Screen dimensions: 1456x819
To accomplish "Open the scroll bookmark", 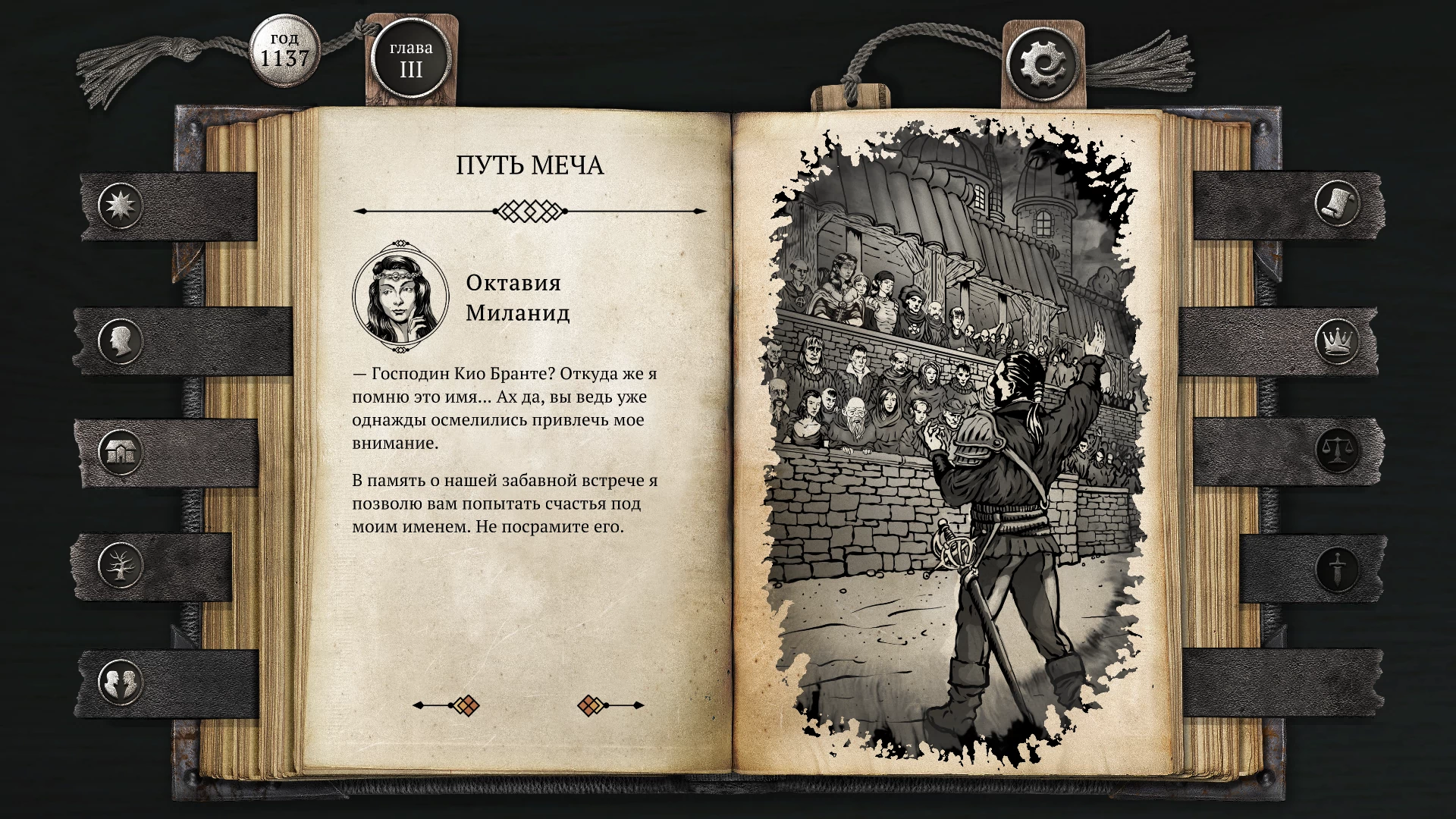I will coord(1337,203).
